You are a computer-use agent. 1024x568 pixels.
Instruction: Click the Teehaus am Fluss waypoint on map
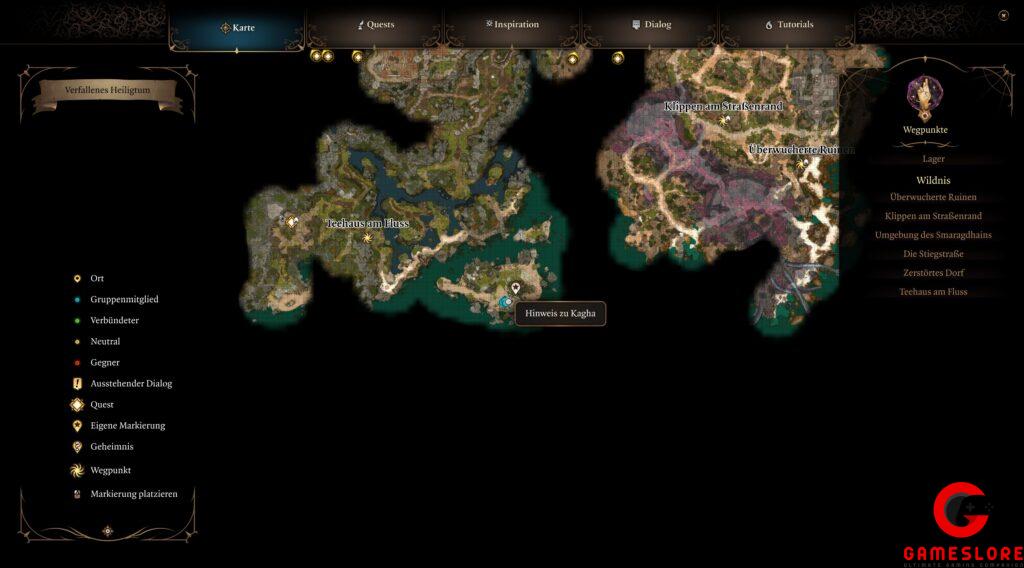367,238
